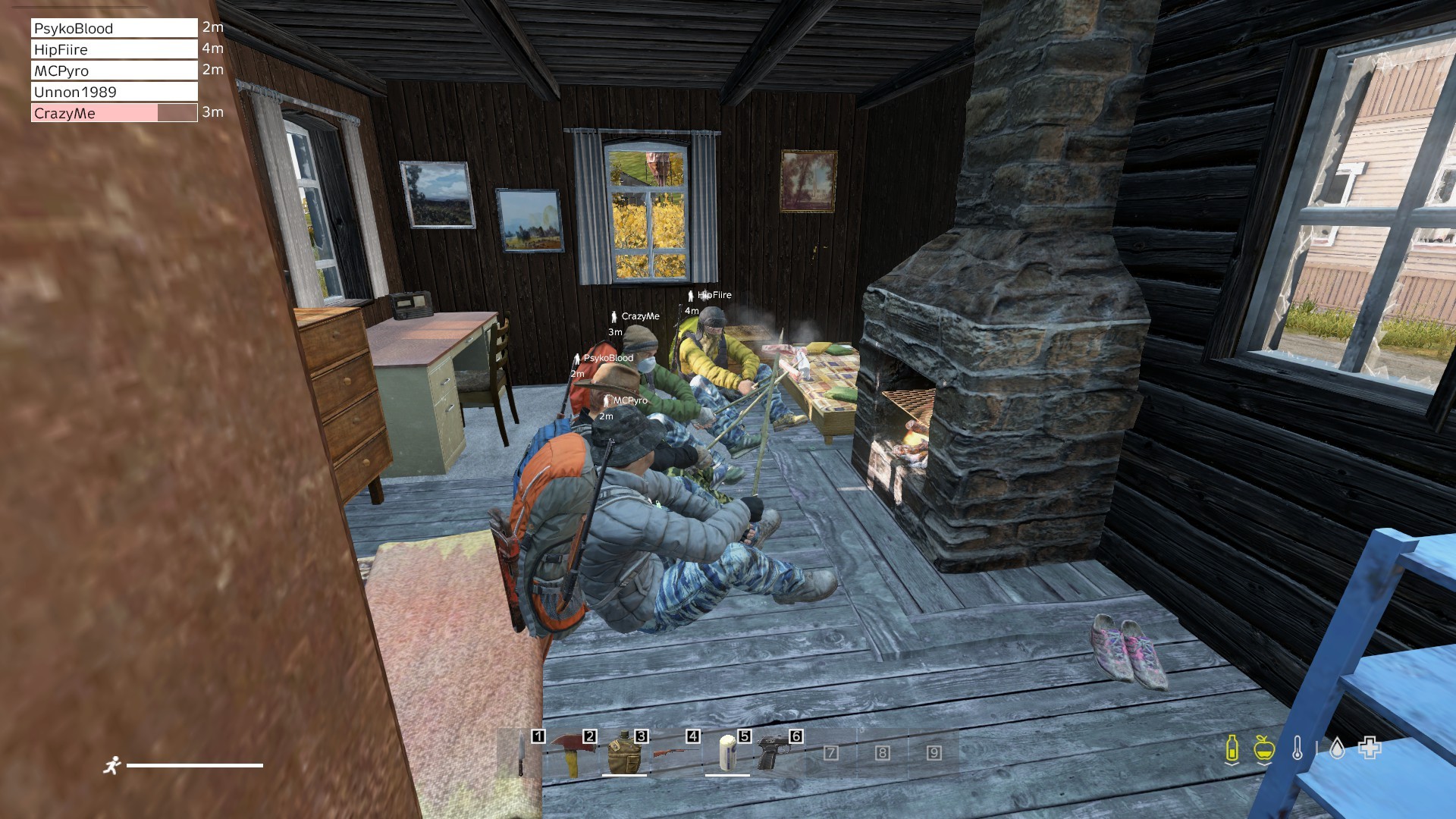
Task: Equip the fire axe from the hotbar
Action: tap(573, 753)
